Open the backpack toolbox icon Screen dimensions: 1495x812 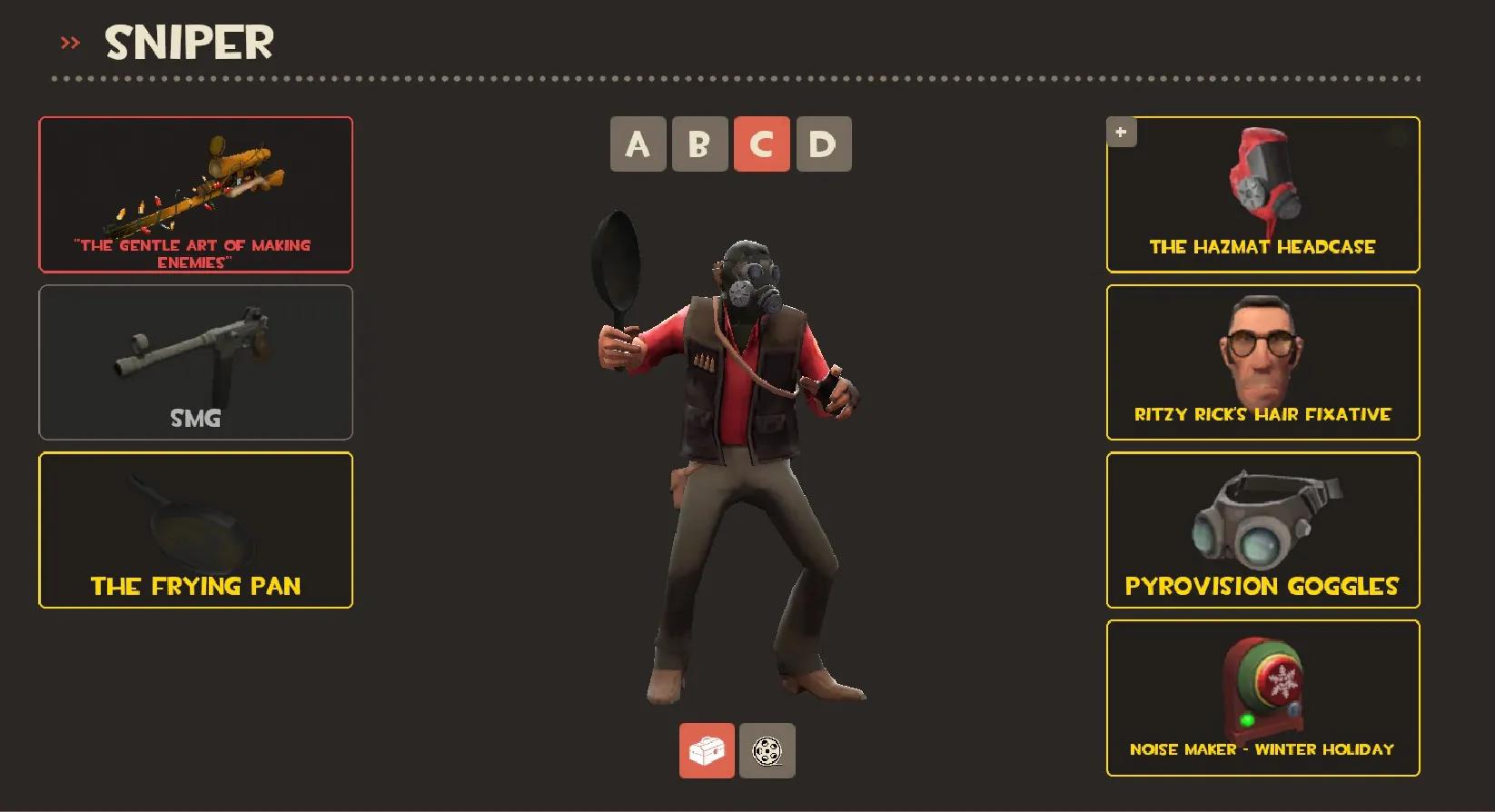tap(707, 752)
